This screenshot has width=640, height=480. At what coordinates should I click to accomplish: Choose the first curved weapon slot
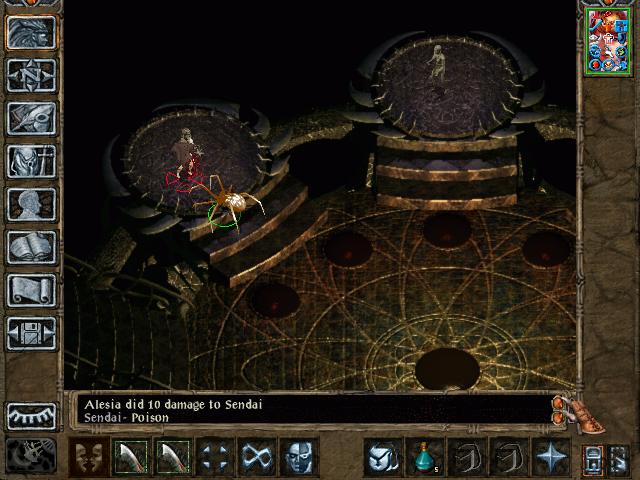pyautogui.click(x=131, y=458)
